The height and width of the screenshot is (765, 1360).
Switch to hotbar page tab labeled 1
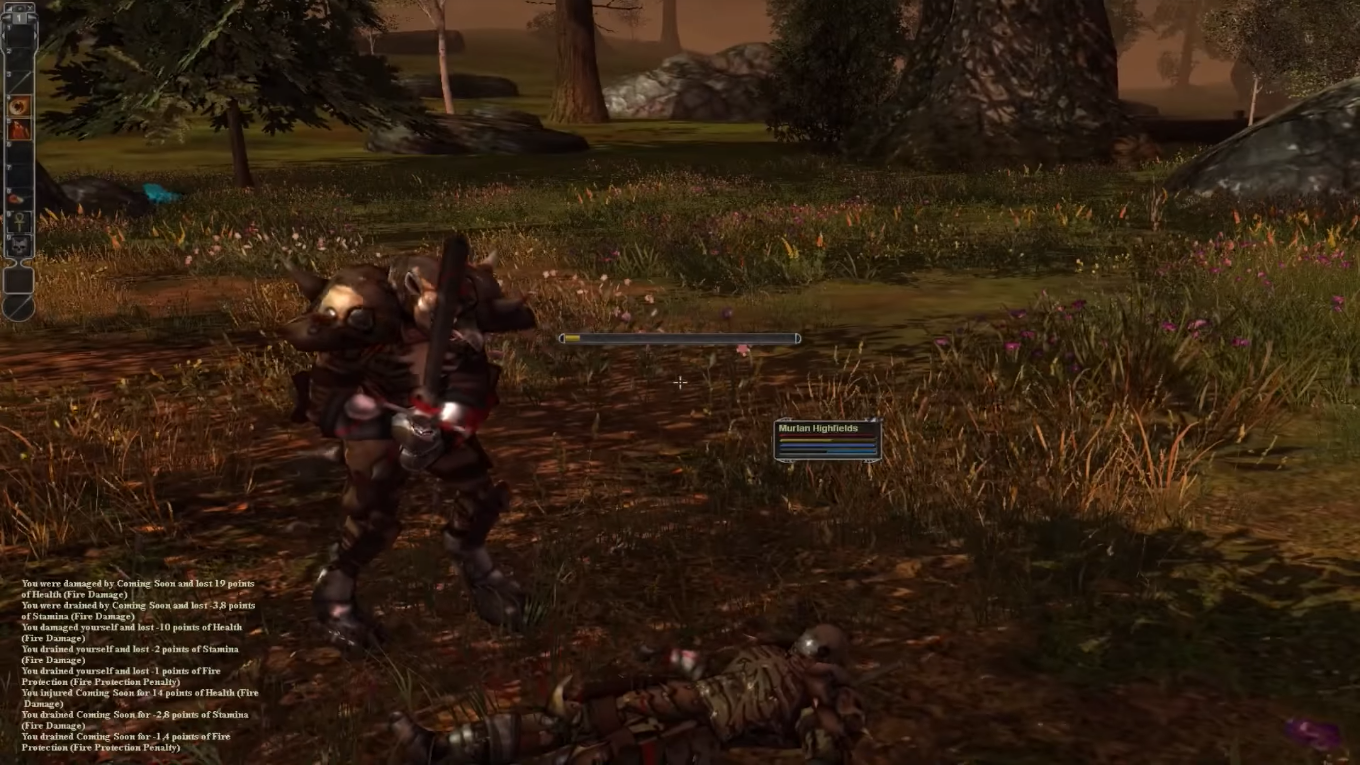tap(21, 18)
